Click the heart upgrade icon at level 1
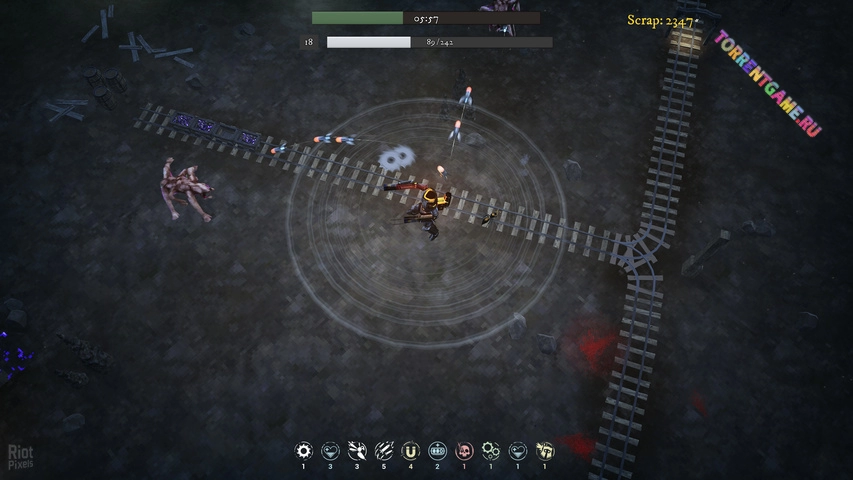The image size is (853, 480). [x=518, y=450]
